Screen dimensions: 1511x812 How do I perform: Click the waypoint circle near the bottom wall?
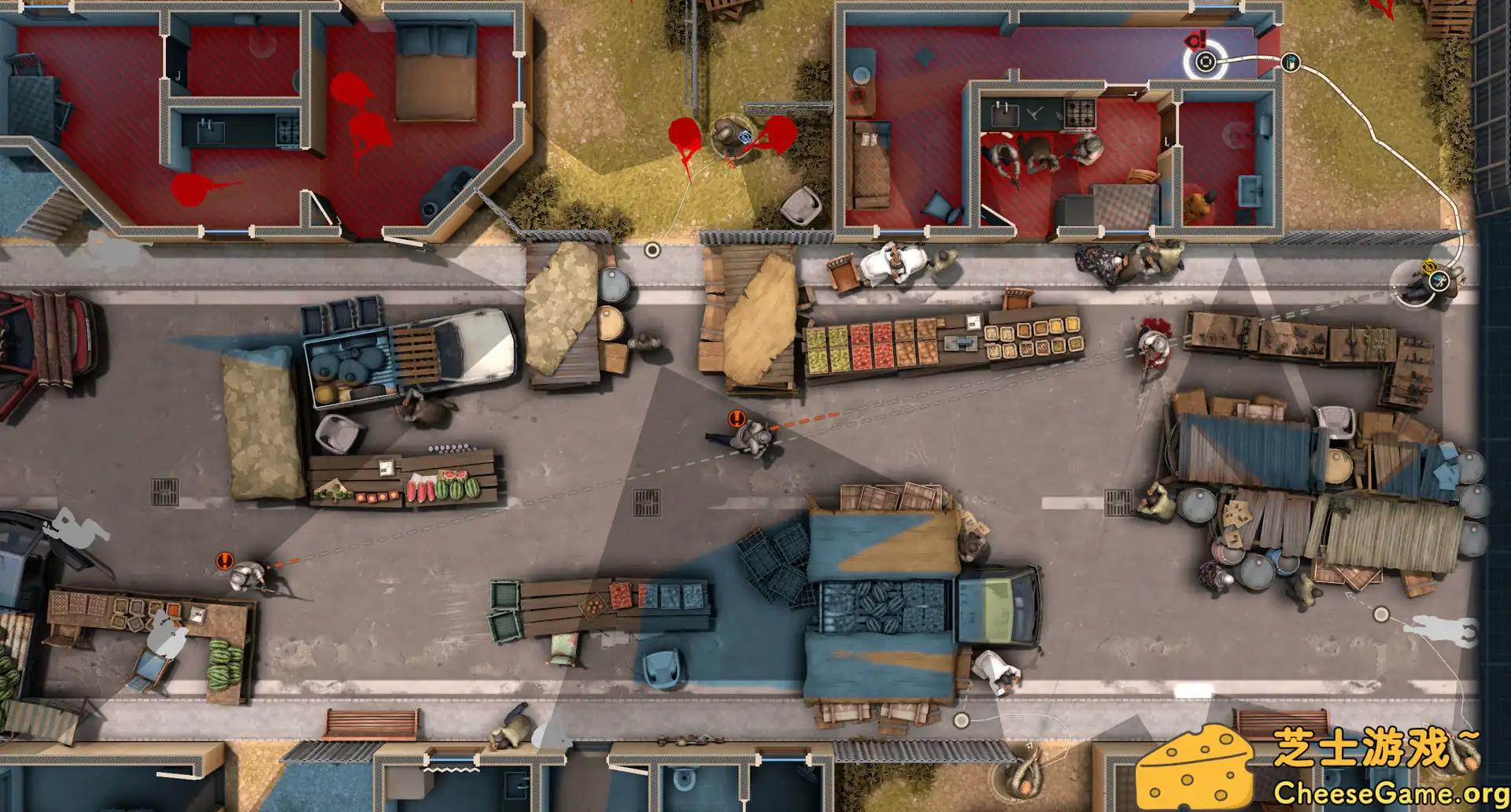coord(961,720)
